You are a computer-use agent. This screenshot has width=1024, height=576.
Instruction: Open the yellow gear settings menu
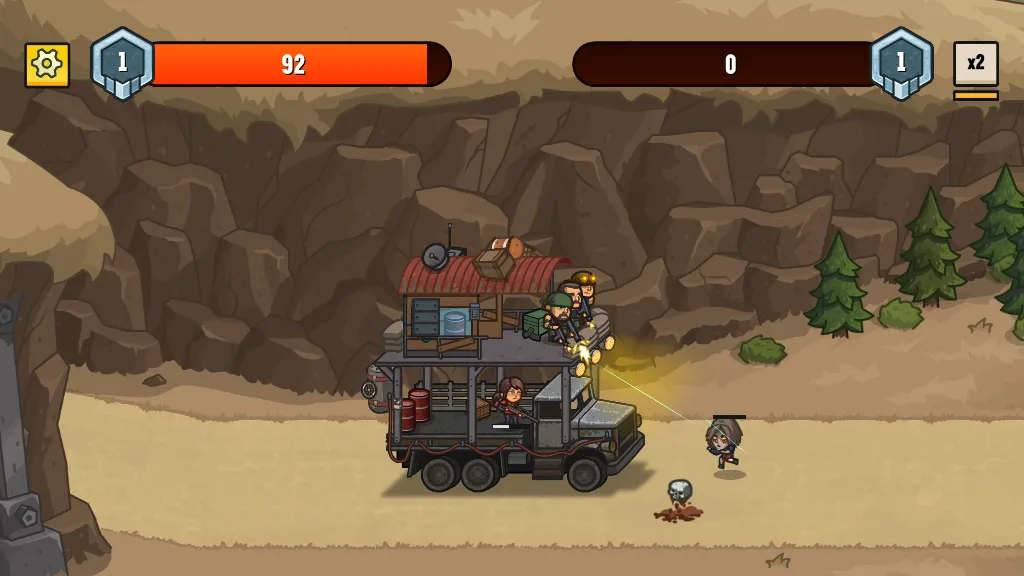(47, 65)
